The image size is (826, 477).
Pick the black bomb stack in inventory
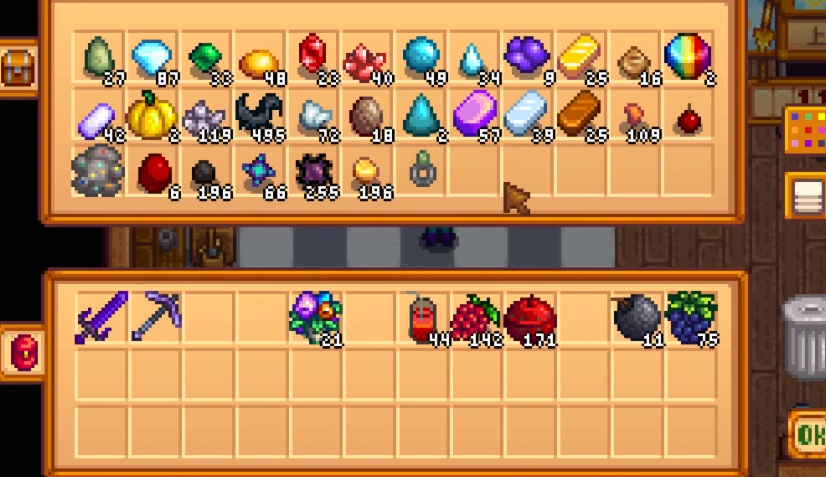pyautogui.click(x=636, y=318)
